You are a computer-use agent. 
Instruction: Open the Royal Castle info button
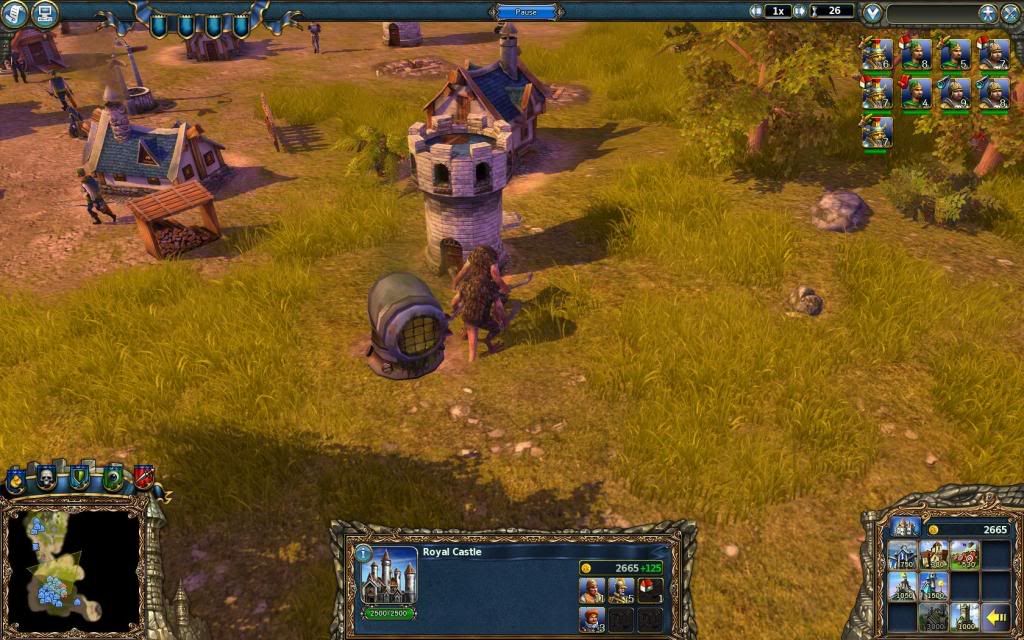click(x=363, y=552)
